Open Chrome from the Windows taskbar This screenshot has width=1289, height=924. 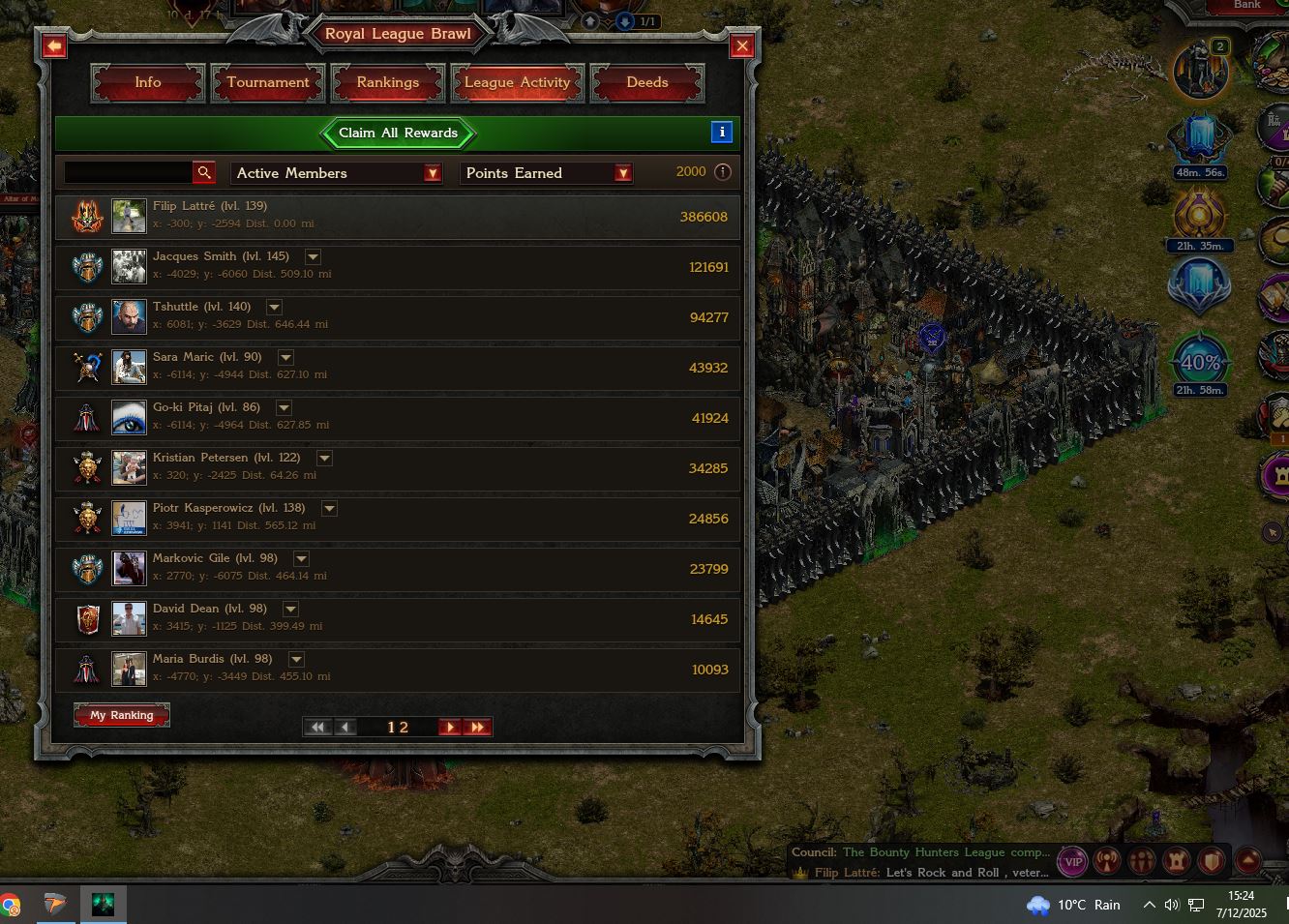(10, 907)
